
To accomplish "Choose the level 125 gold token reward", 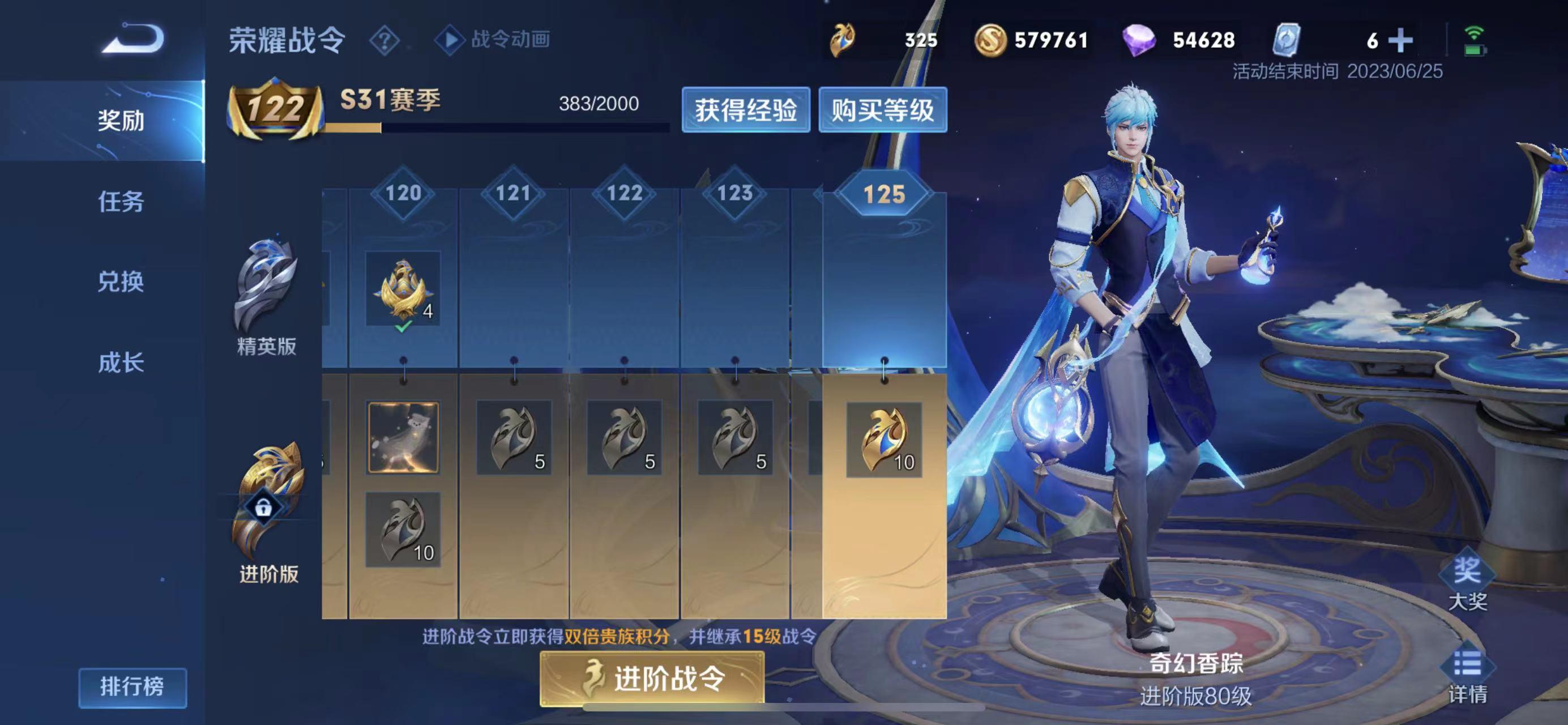I will pyautogui.click(x=884, y=440).
